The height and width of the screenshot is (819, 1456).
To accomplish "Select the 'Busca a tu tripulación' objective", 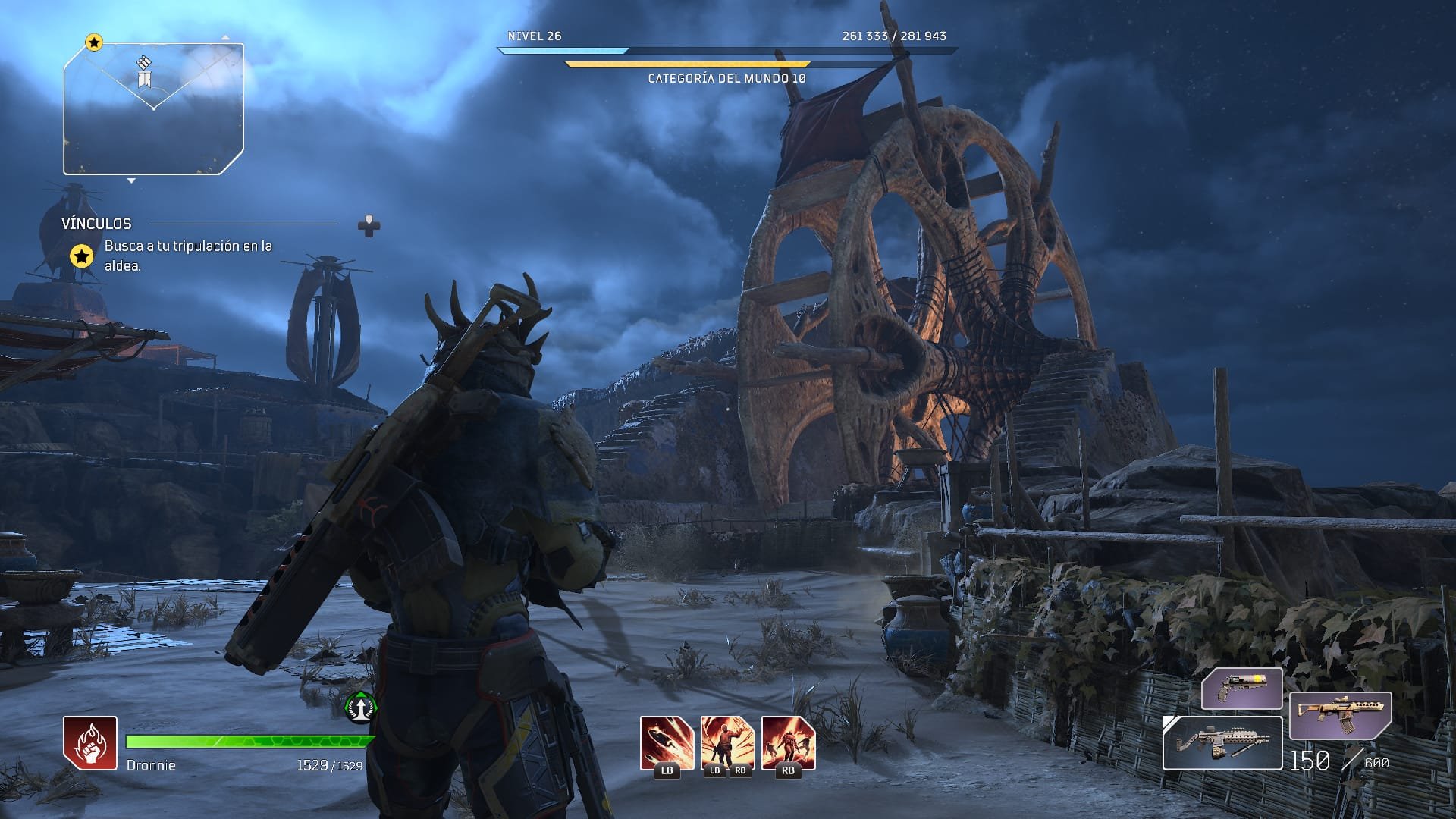I will (x=188, y=256).
